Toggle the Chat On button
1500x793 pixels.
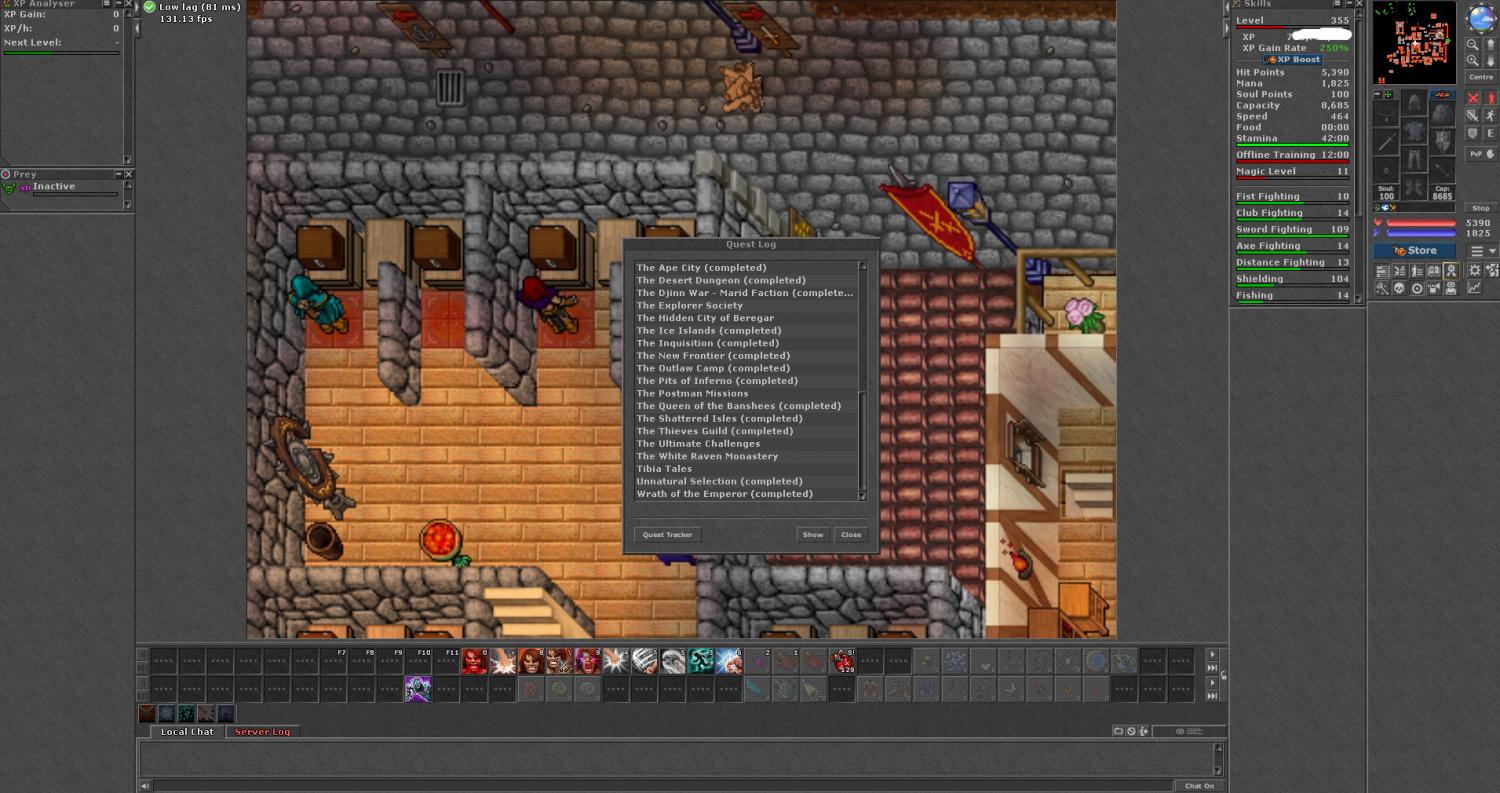pos(1199,786)
